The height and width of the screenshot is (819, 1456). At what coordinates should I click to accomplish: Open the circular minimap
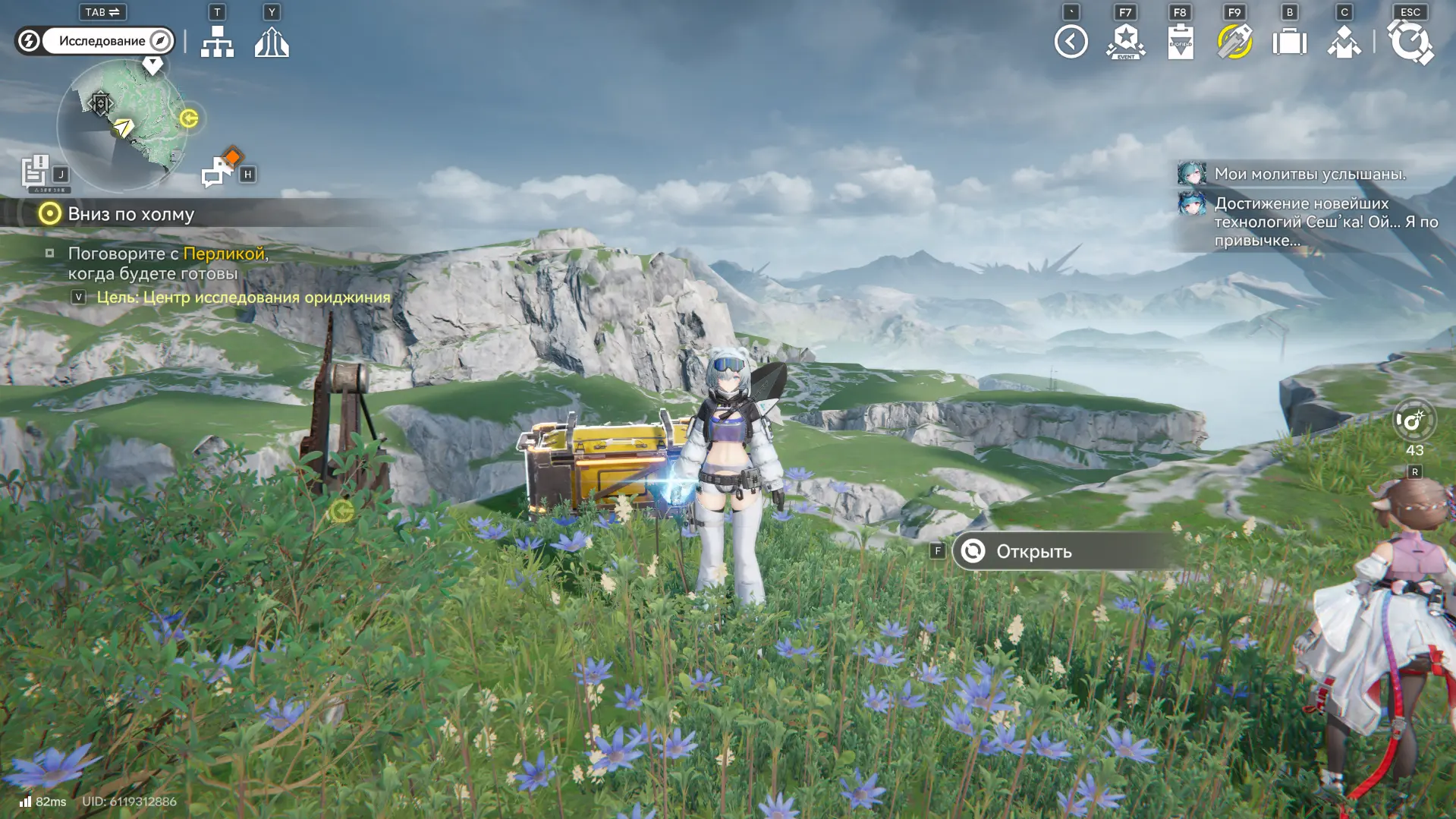pyautogui.click(x=121, y=125)
